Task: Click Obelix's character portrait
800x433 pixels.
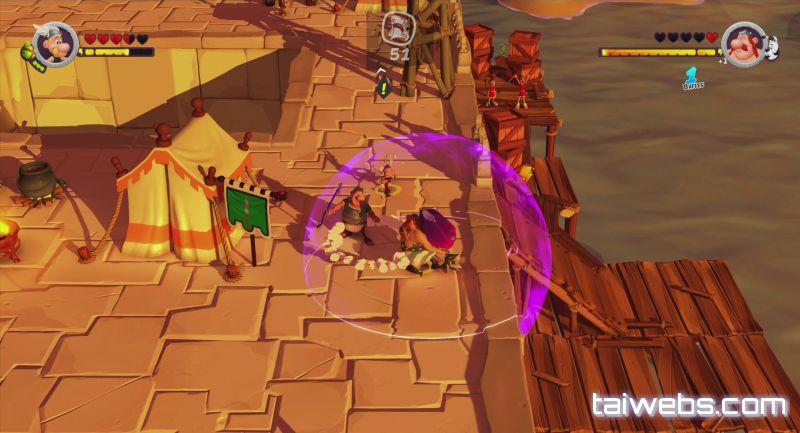Action: click(x=743, y=44)
